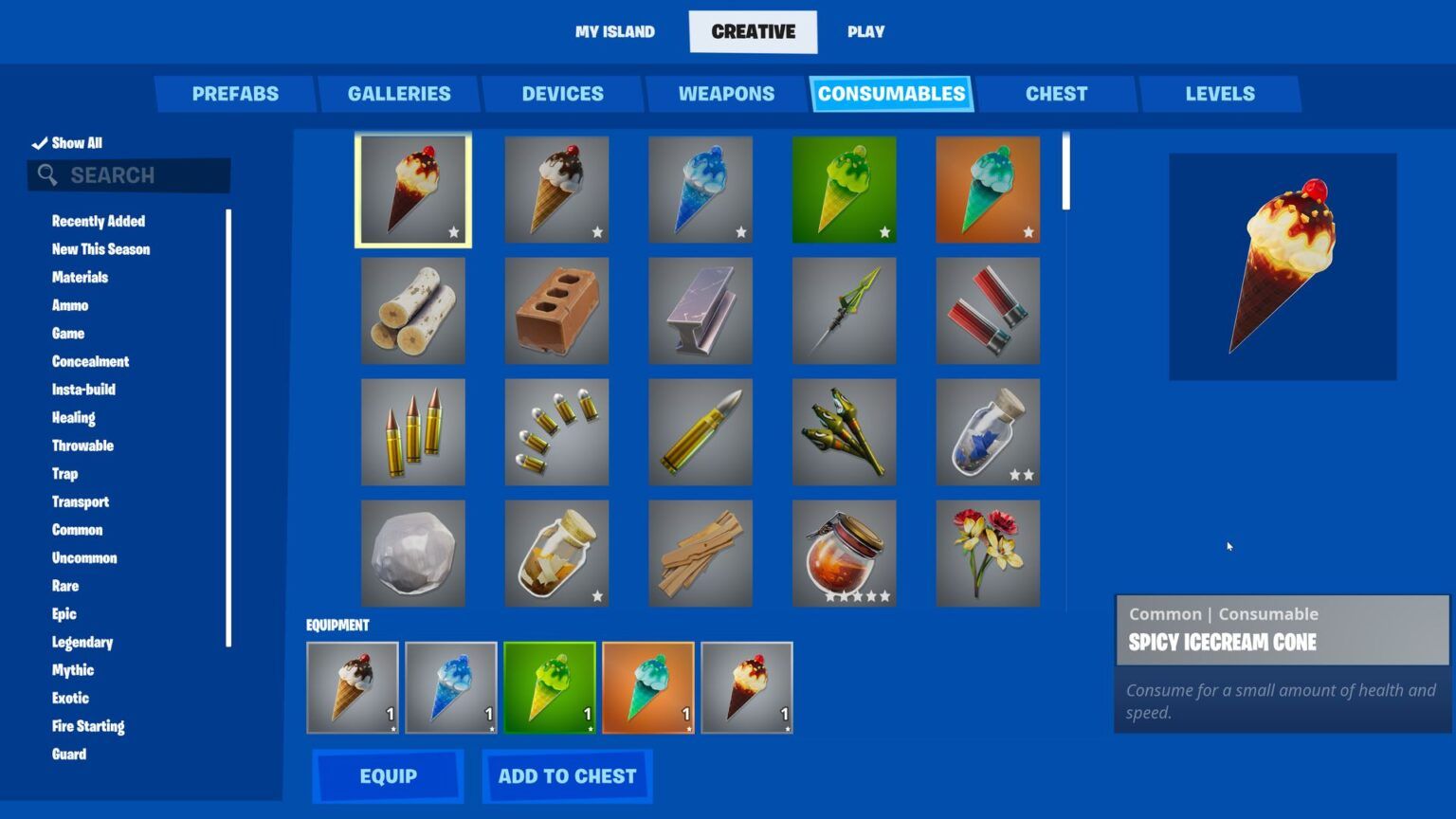The width and height of the screenshot is (1456, 819).
Task: Choose the brick material icon
Action: [556, 310]
